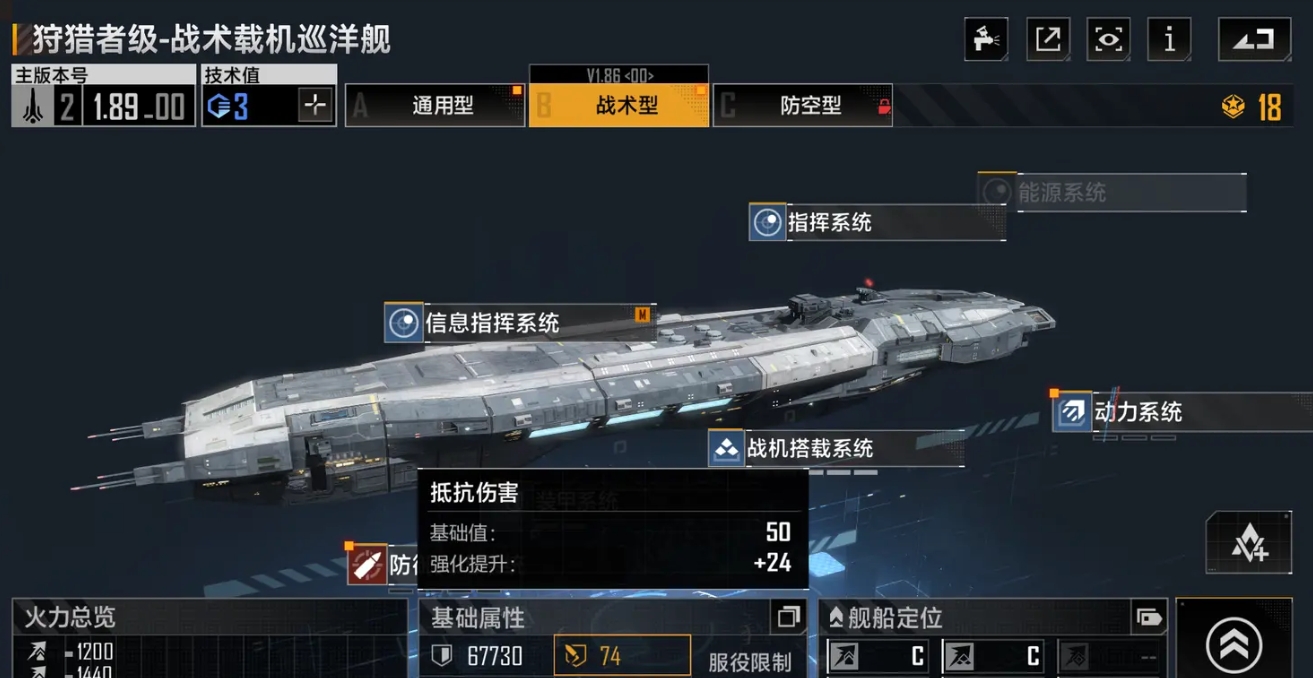
Task: Toggle the eye view mode icon
Action: tap(1109, 40)
